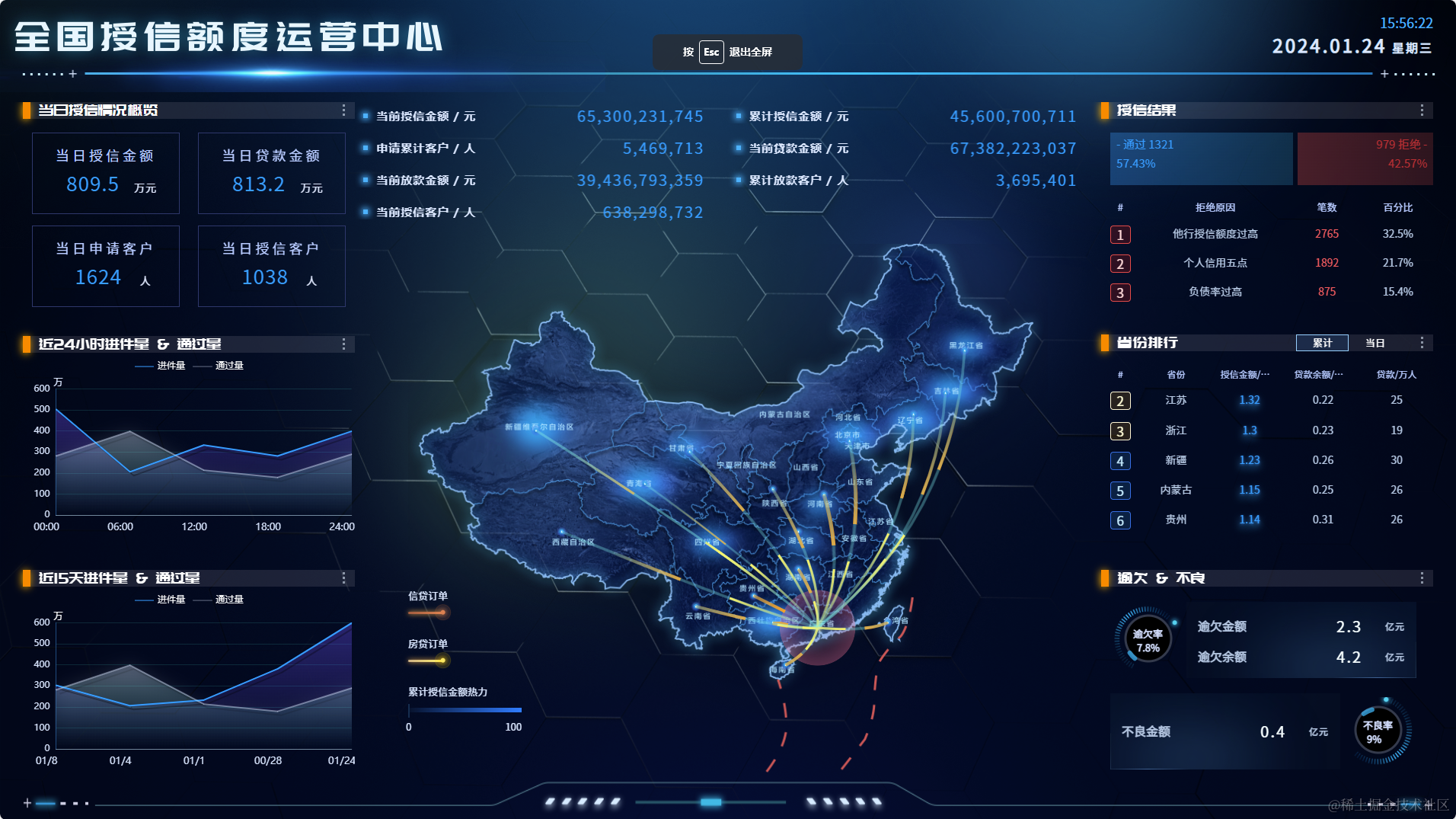
Task: Toggle 进件量 legend in the 15-day chart
Action: tap(161, 600)
